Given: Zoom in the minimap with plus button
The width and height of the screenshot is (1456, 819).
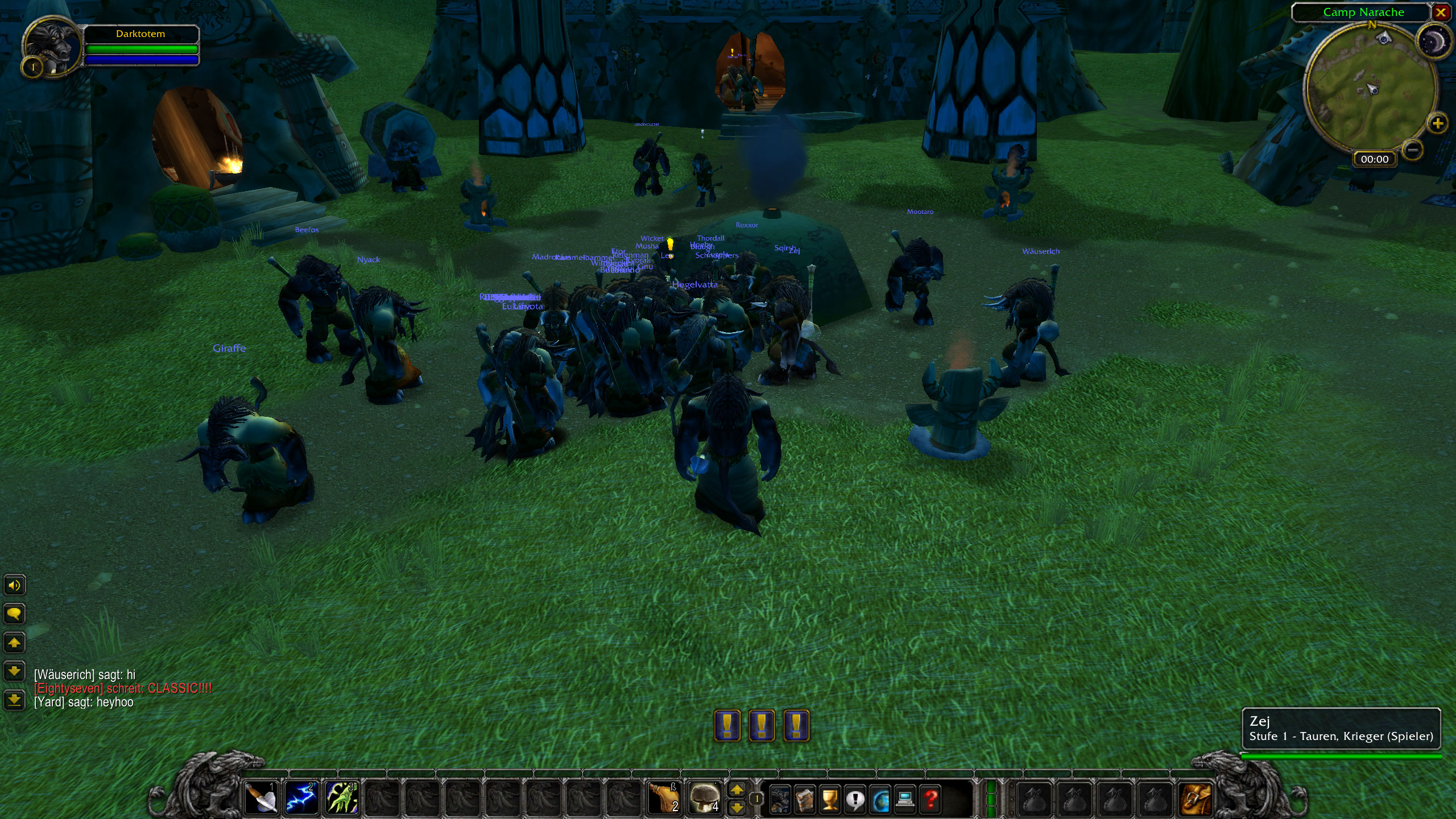Looking at the screenshot, I should pos(1437,123).
